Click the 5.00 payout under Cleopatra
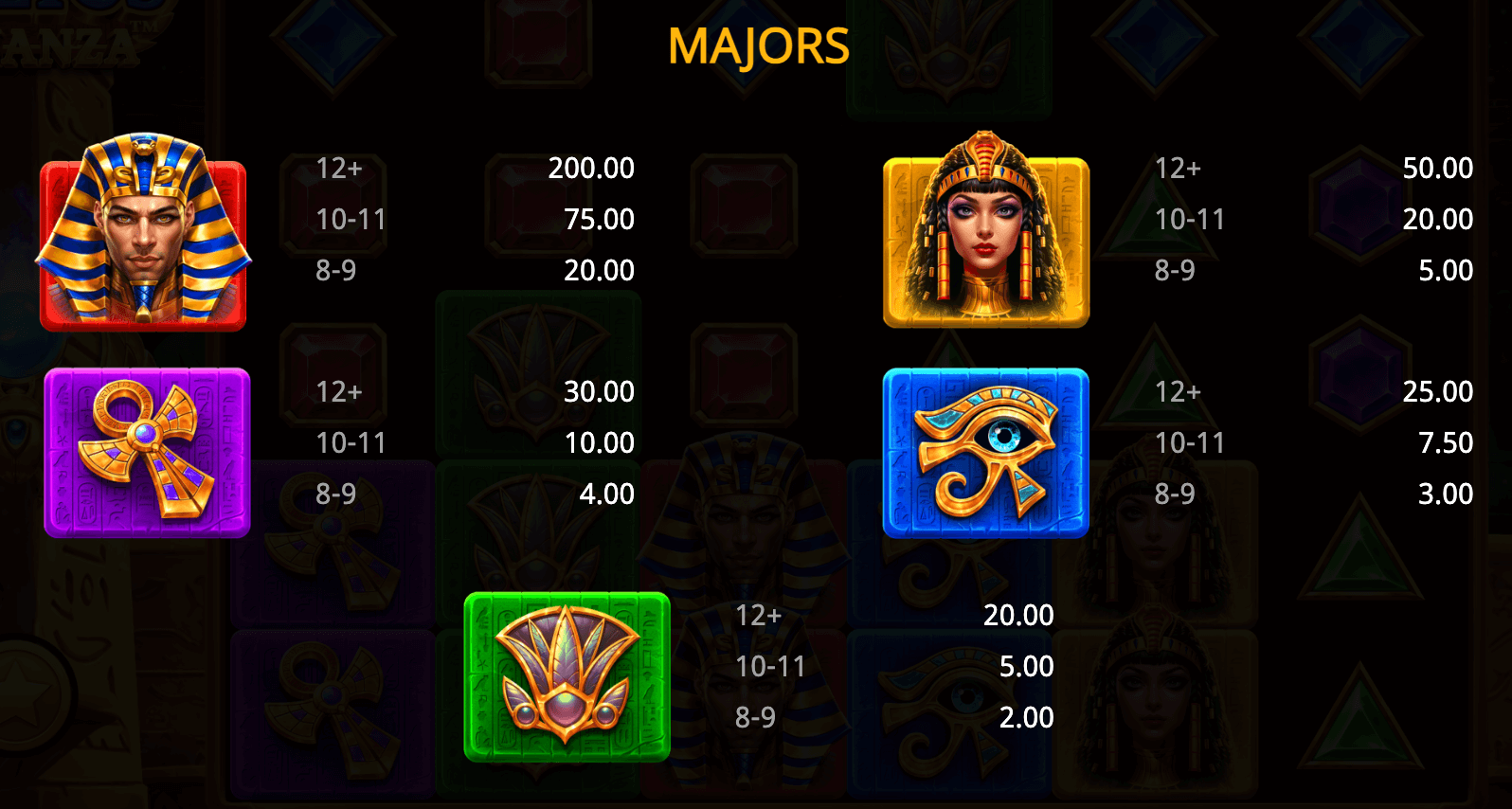Screen dimensions: 1512x809 [1446, 270]
